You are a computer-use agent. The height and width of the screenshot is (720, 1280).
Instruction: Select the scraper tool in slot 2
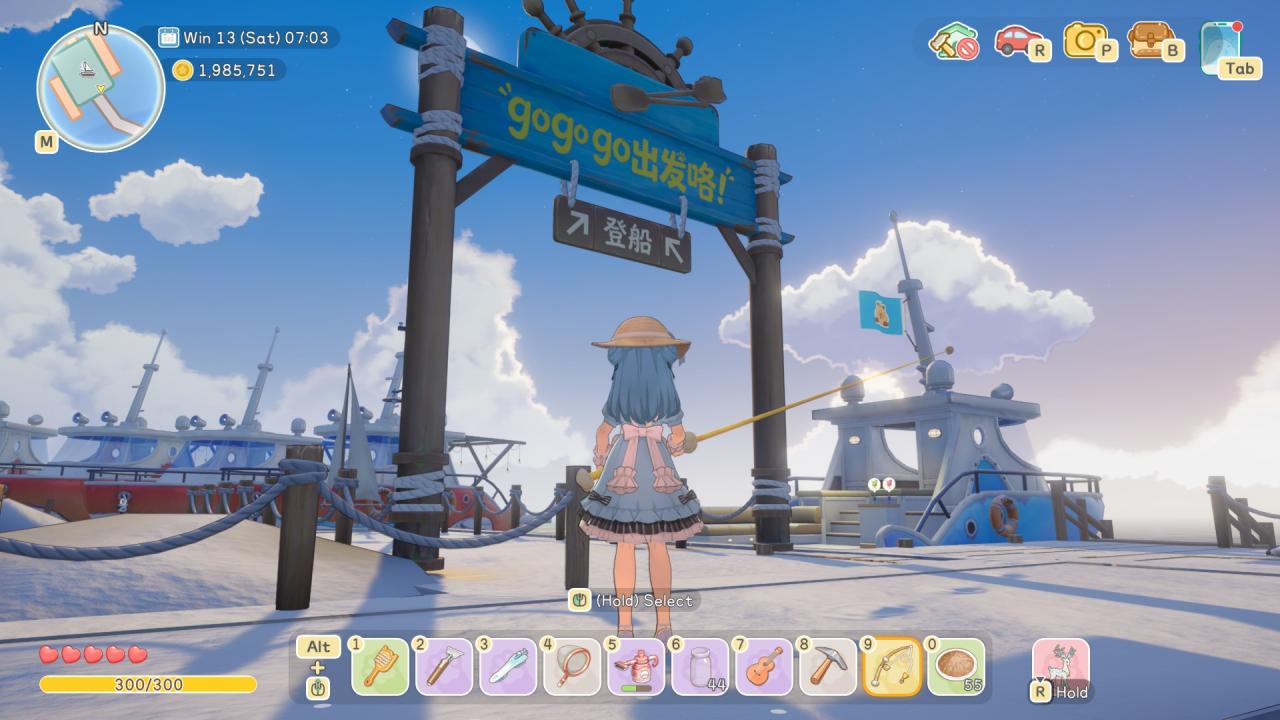(444, 666)
